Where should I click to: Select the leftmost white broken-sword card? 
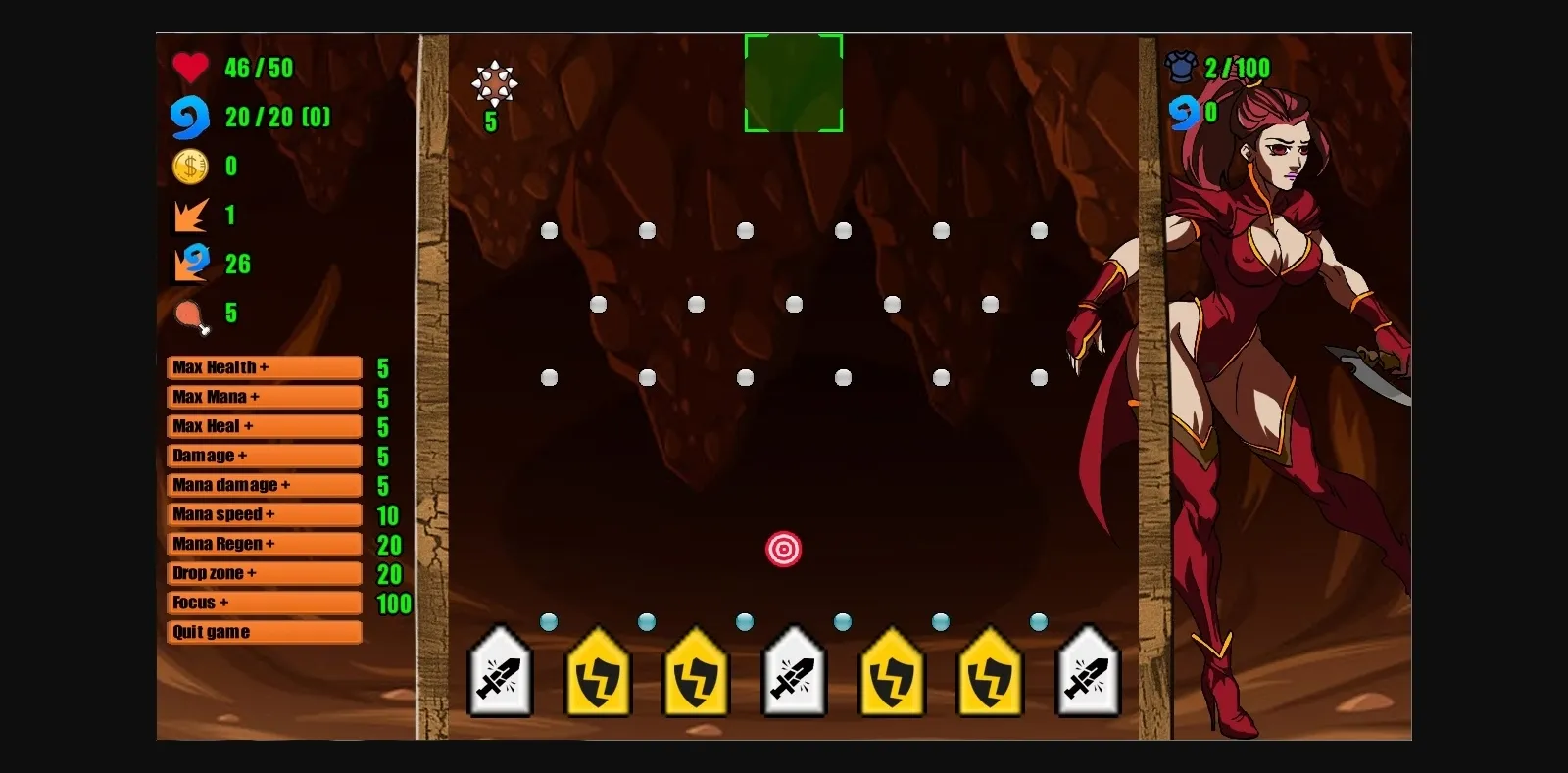(x=500, y=676)
